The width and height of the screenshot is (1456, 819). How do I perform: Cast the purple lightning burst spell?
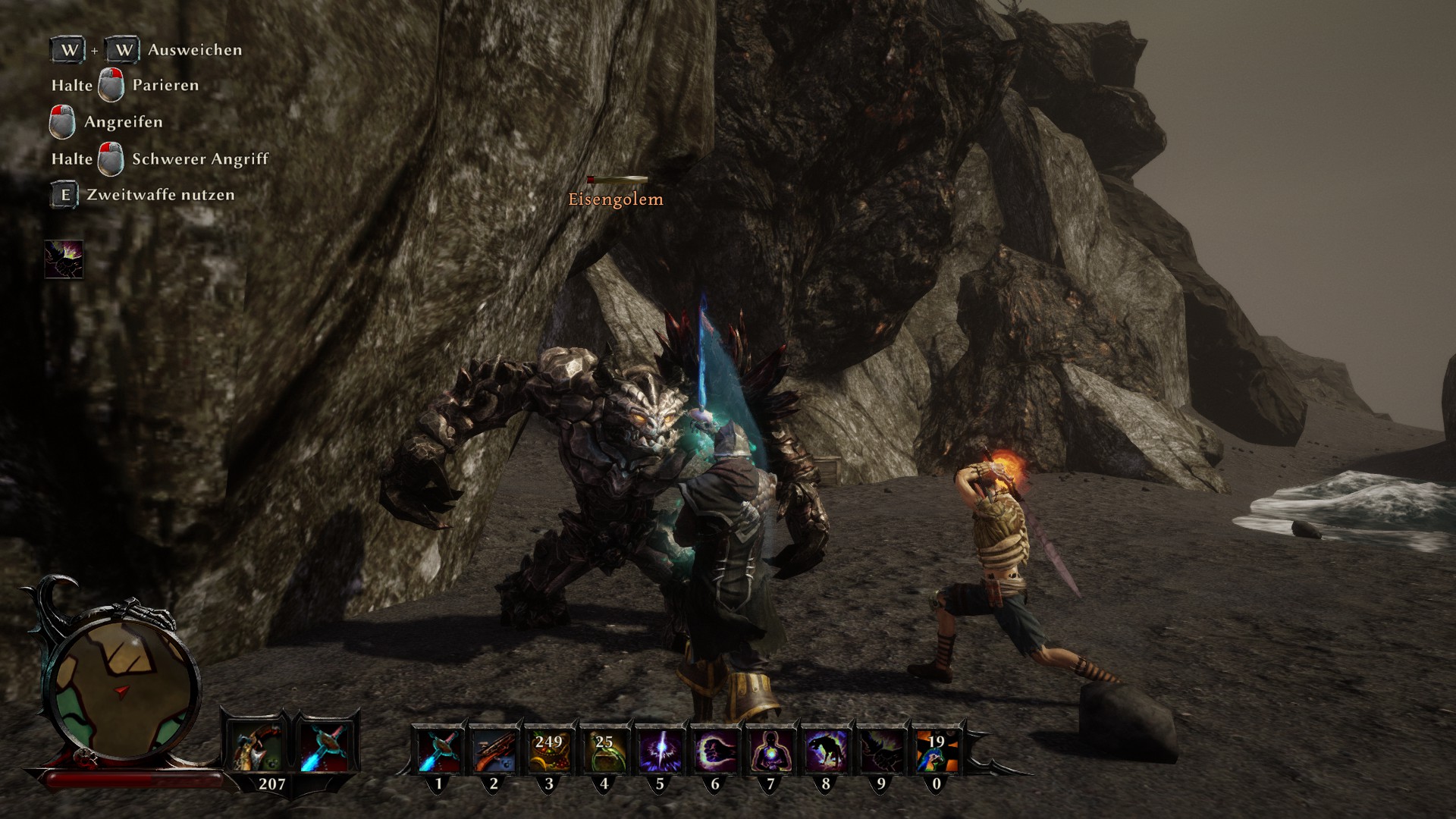[x=660, y=749]
